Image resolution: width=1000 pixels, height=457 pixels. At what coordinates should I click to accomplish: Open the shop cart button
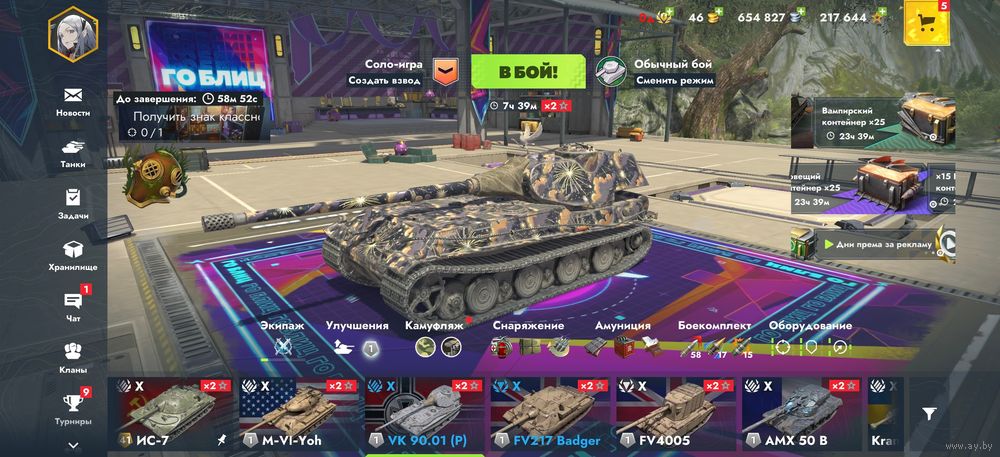pos(925,25)
